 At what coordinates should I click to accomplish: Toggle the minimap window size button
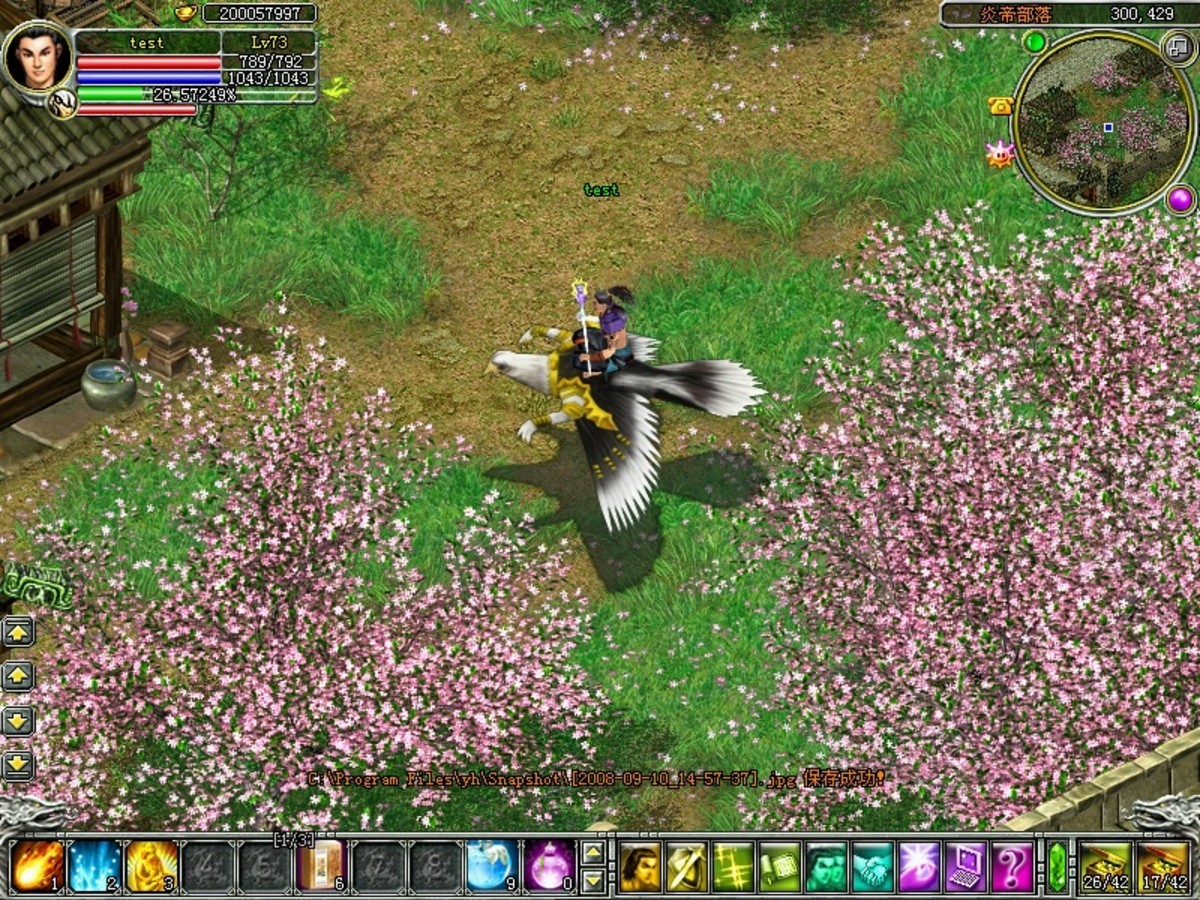tap(1178, 46)
